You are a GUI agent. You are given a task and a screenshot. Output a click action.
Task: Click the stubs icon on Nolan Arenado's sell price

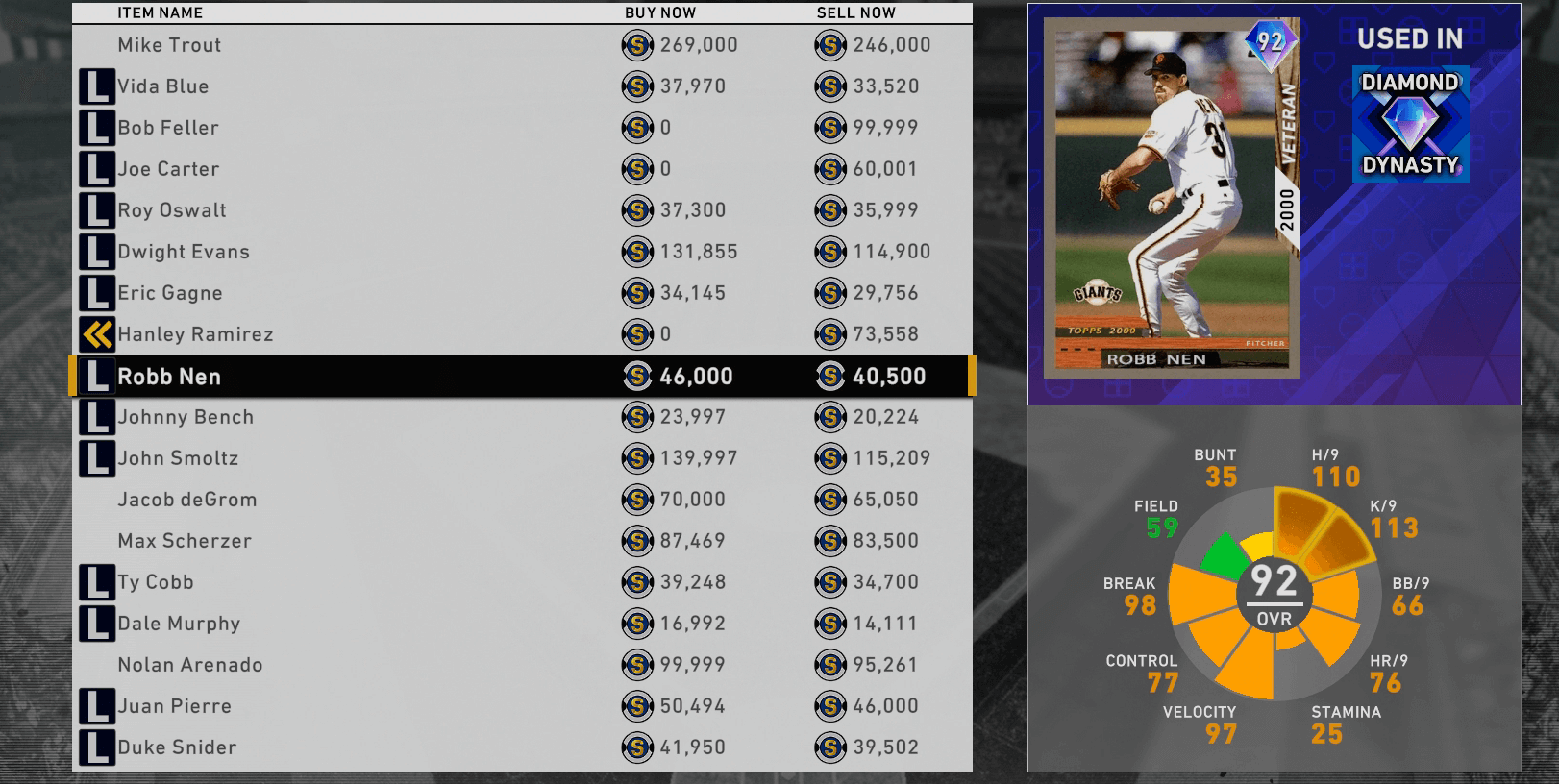tap(829, 664)
